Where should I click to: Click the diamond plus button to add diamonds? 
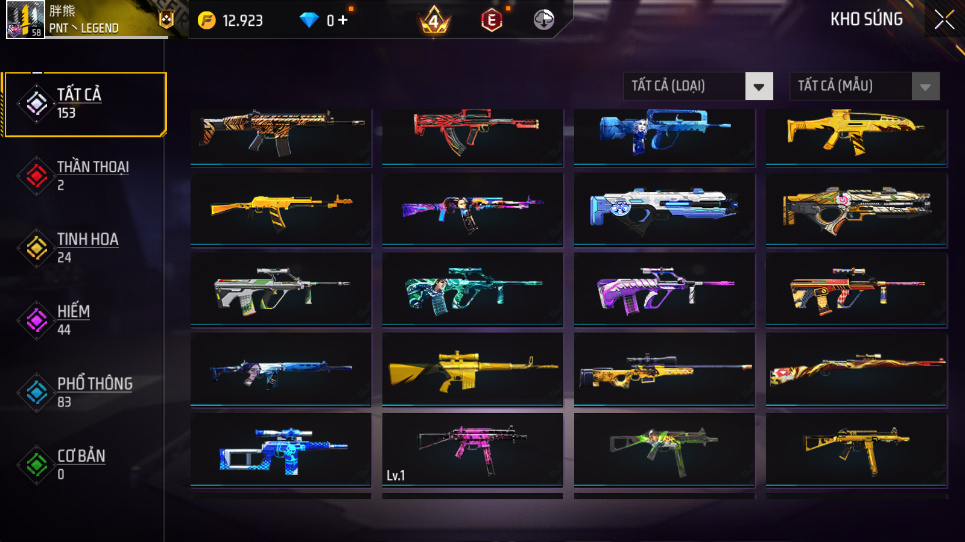coord(343,20)
